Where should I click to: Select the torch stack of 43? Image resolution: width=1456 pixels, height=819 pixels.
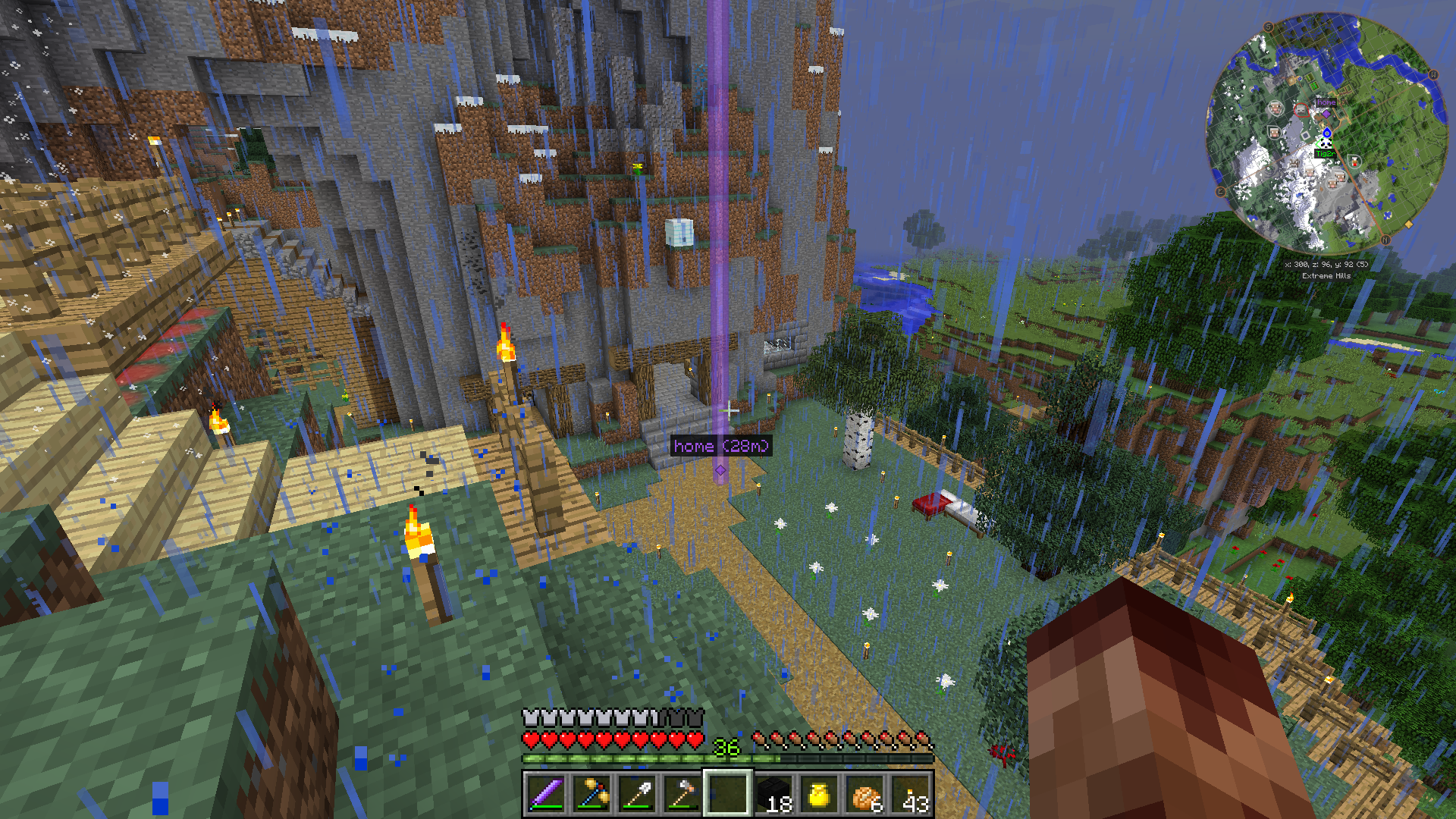click(x=912, y=794)
